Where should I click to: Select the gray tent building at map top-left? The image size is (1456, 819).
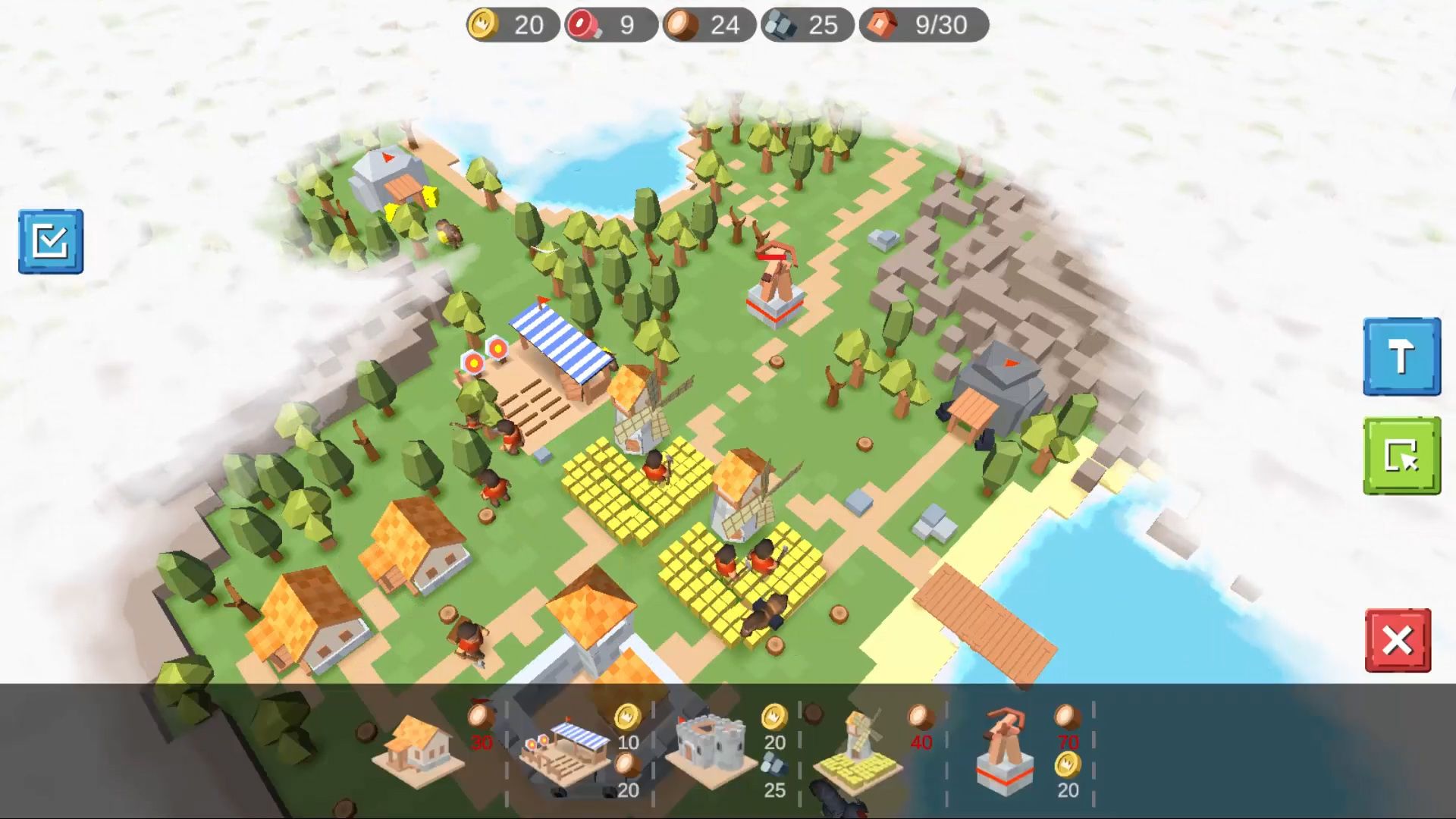point(388,178)
